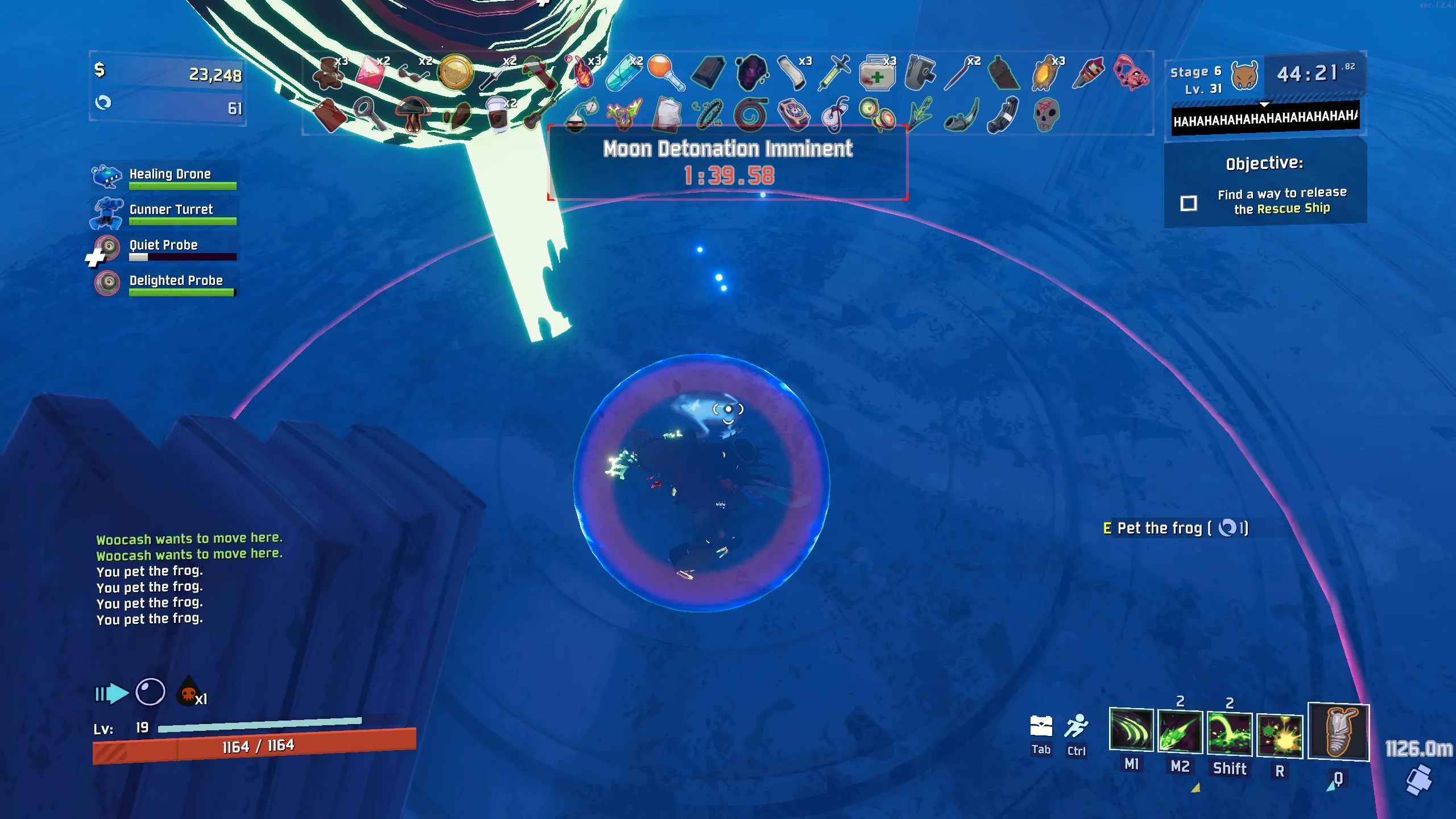Screen dimensions: 1456x819
Task: Select the grey skull item icon
Action: [1045, 114]
